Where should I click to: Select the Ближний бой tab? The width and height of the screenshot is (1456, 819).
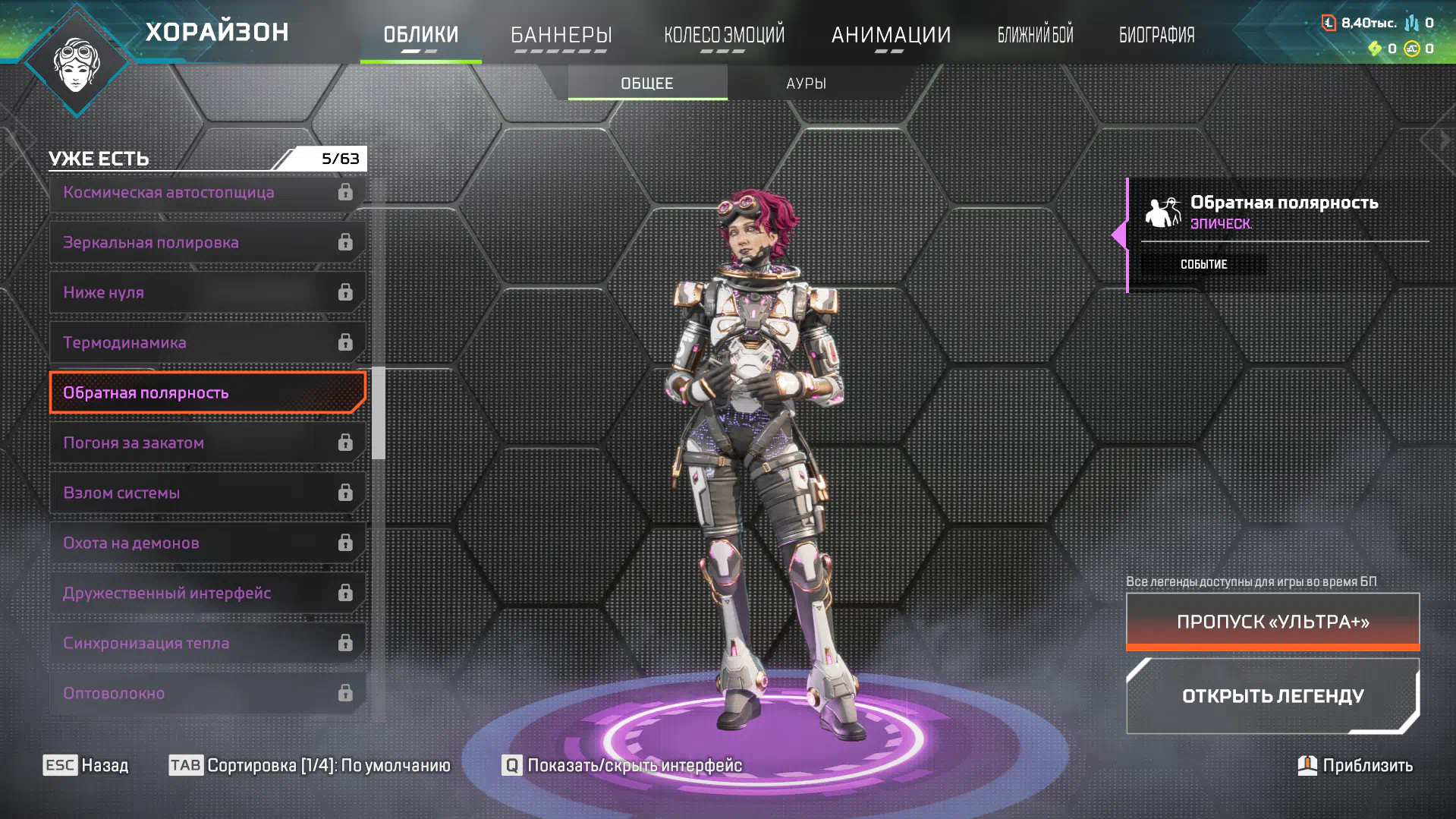point(1035,35)
